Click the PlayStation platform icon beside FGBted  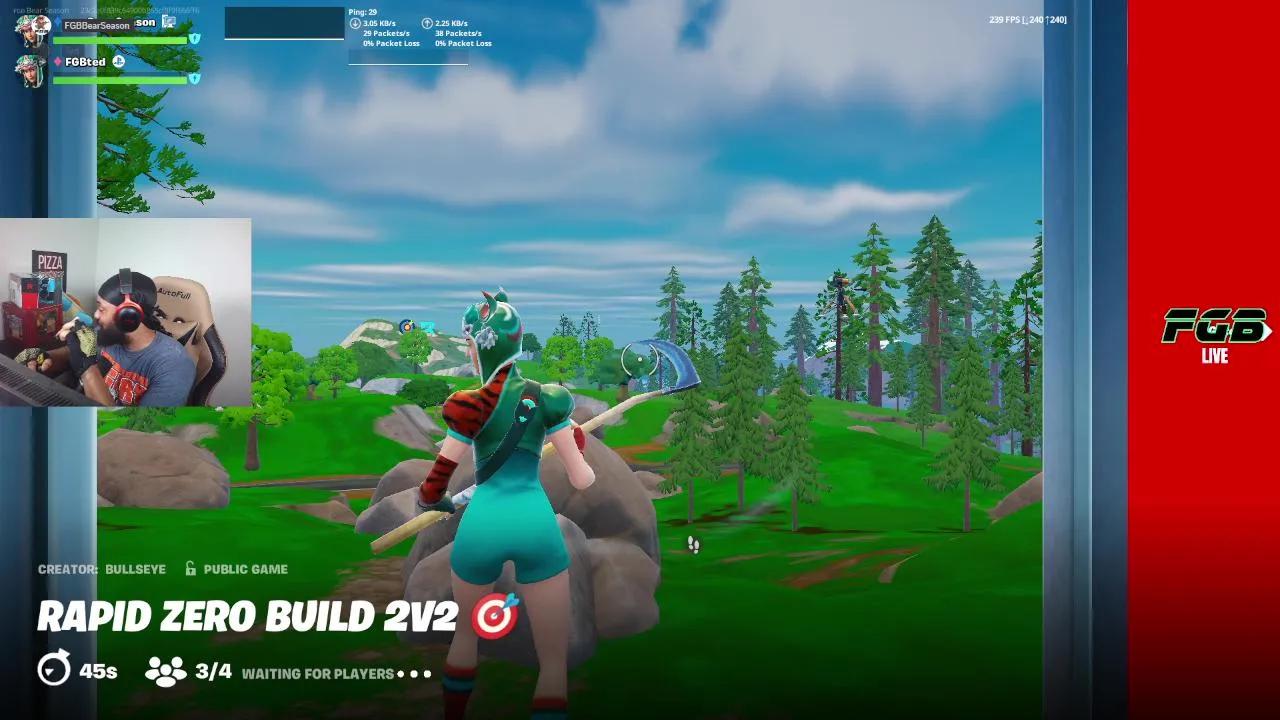(x=118, y=61)
